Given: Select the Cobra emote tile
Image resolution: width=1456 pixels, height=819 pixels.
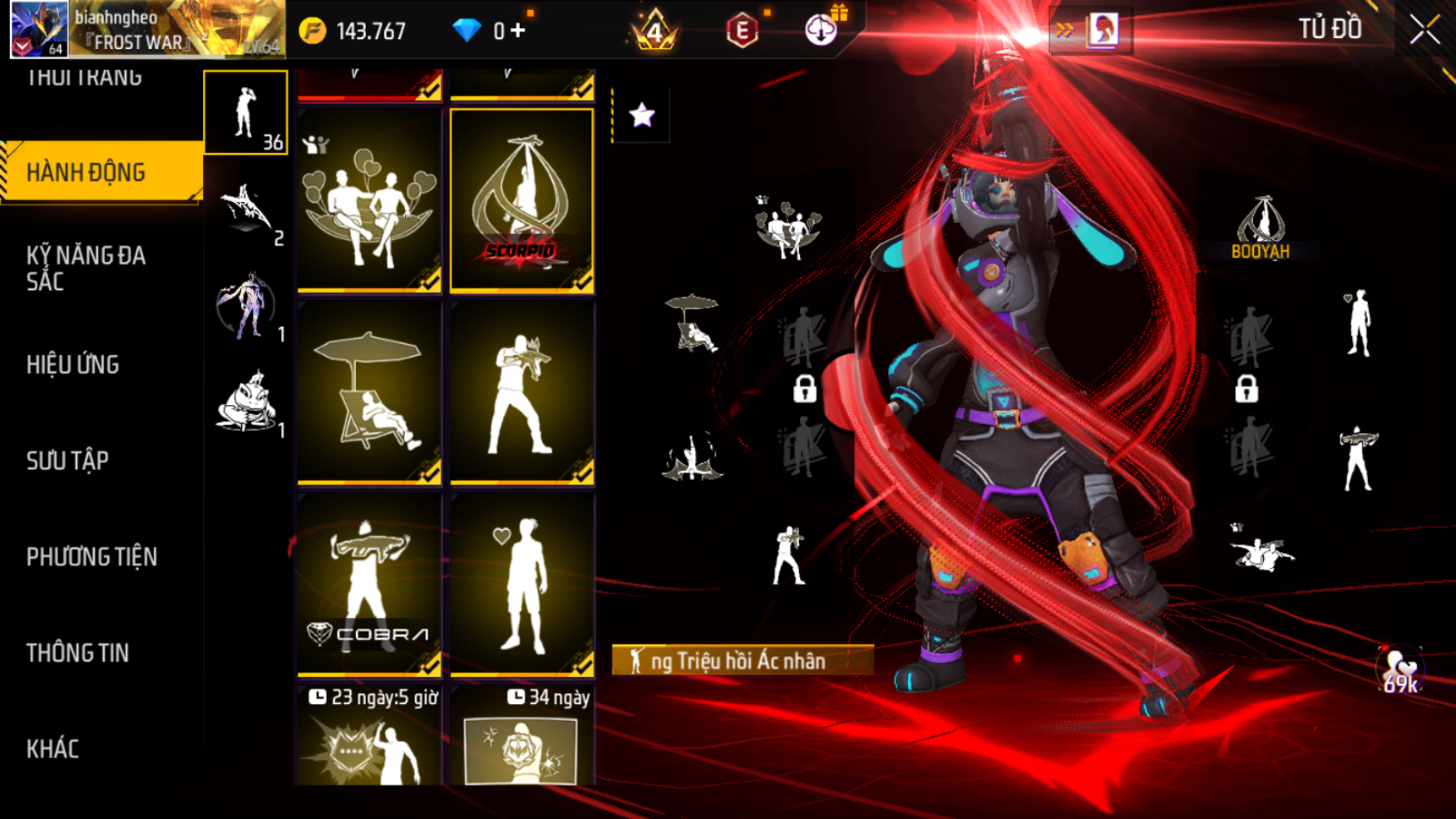Looking at the screenshot, I should click(369, 584).
